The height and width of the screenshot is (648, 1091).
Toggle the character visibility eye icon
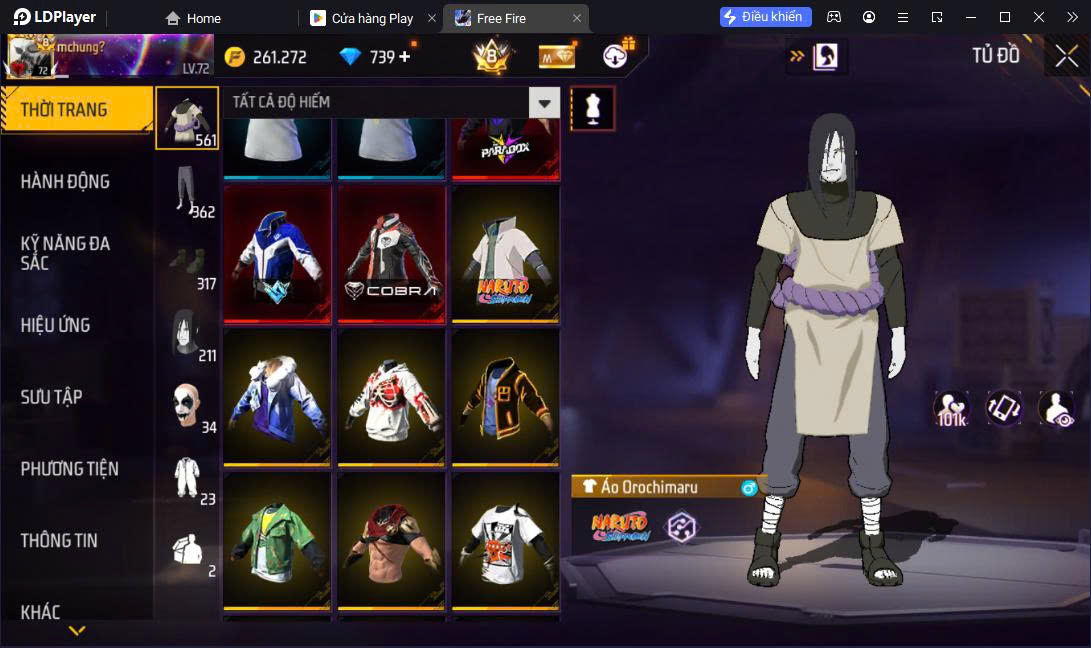[1056, 408]
